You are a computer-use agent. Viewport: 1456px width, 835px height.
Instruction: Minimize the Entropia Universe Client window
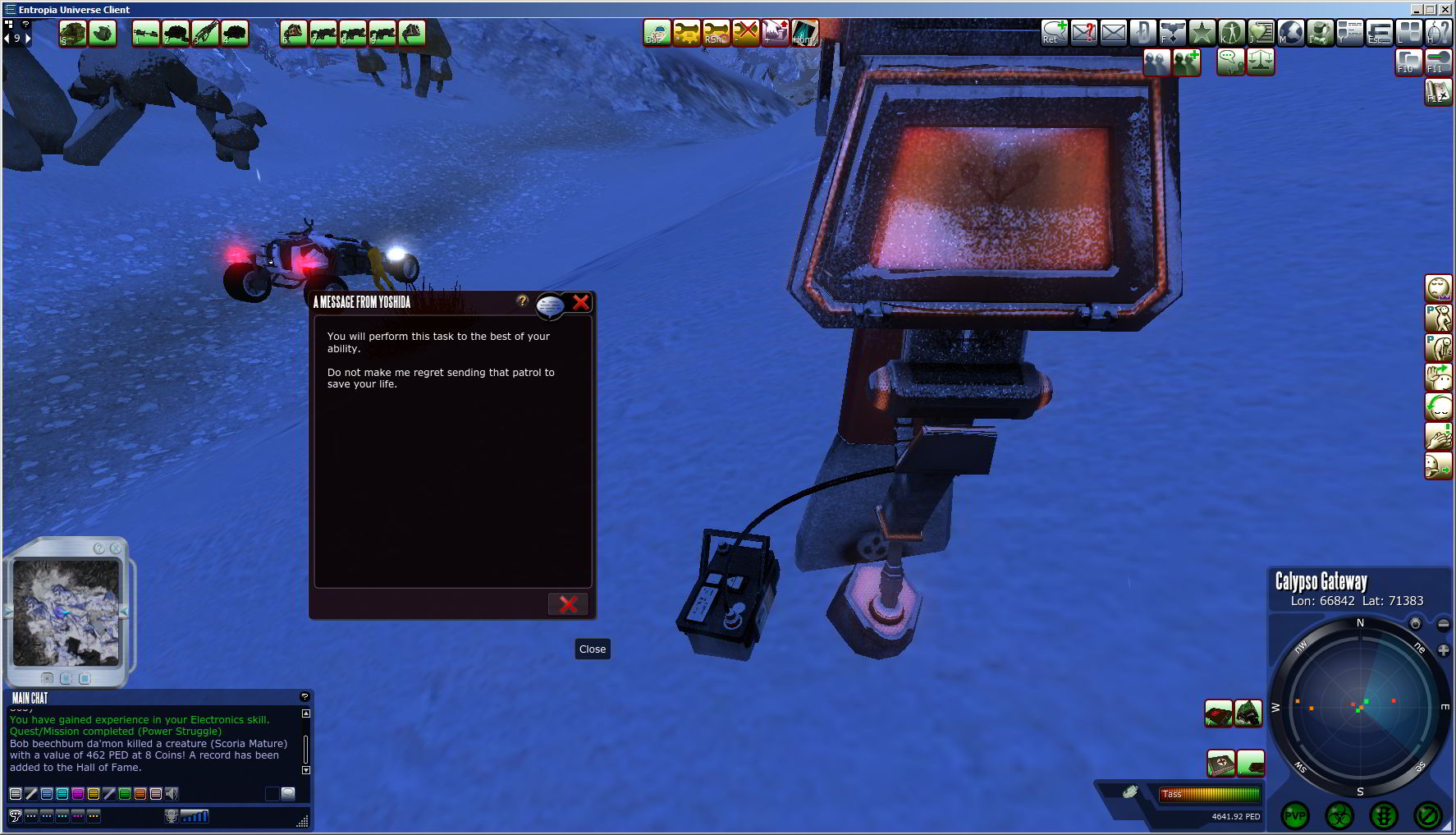pyautogui.click(x=1416, y=9)
